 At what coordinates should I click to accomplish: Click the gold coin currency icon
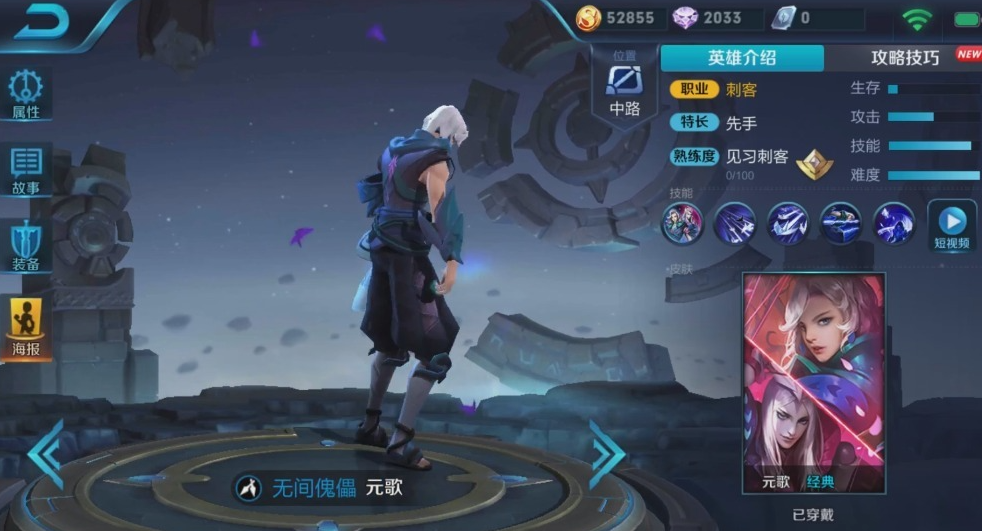pos(589,18)
